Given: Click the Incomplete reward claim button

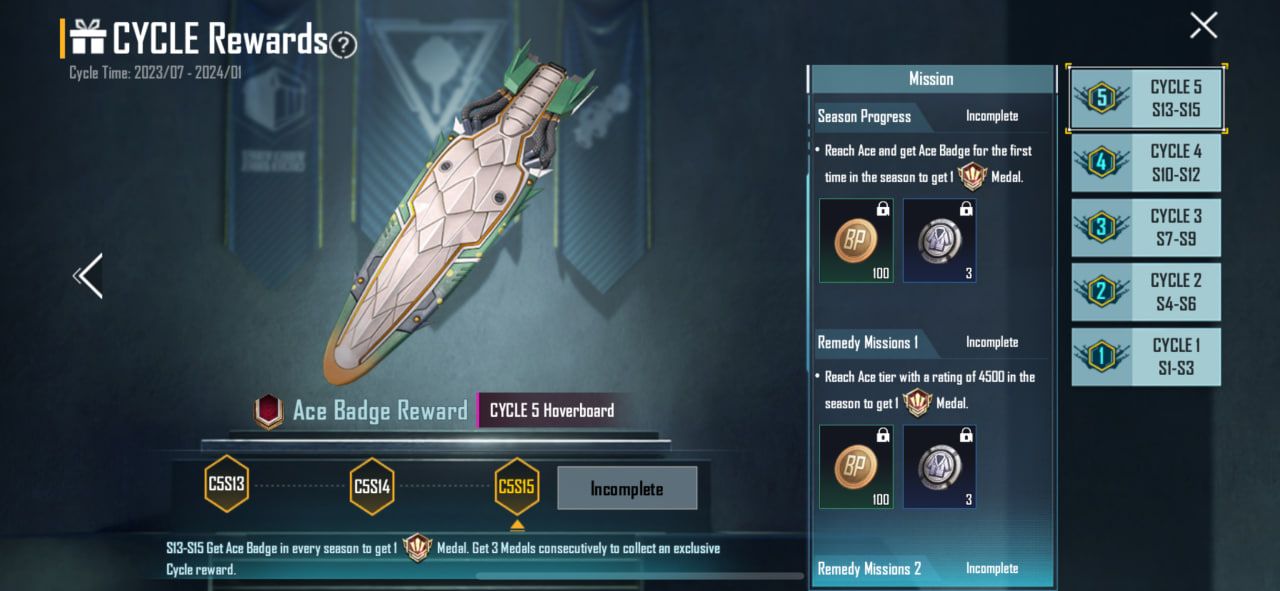Looking at the screenshot, I should (626, 489).
